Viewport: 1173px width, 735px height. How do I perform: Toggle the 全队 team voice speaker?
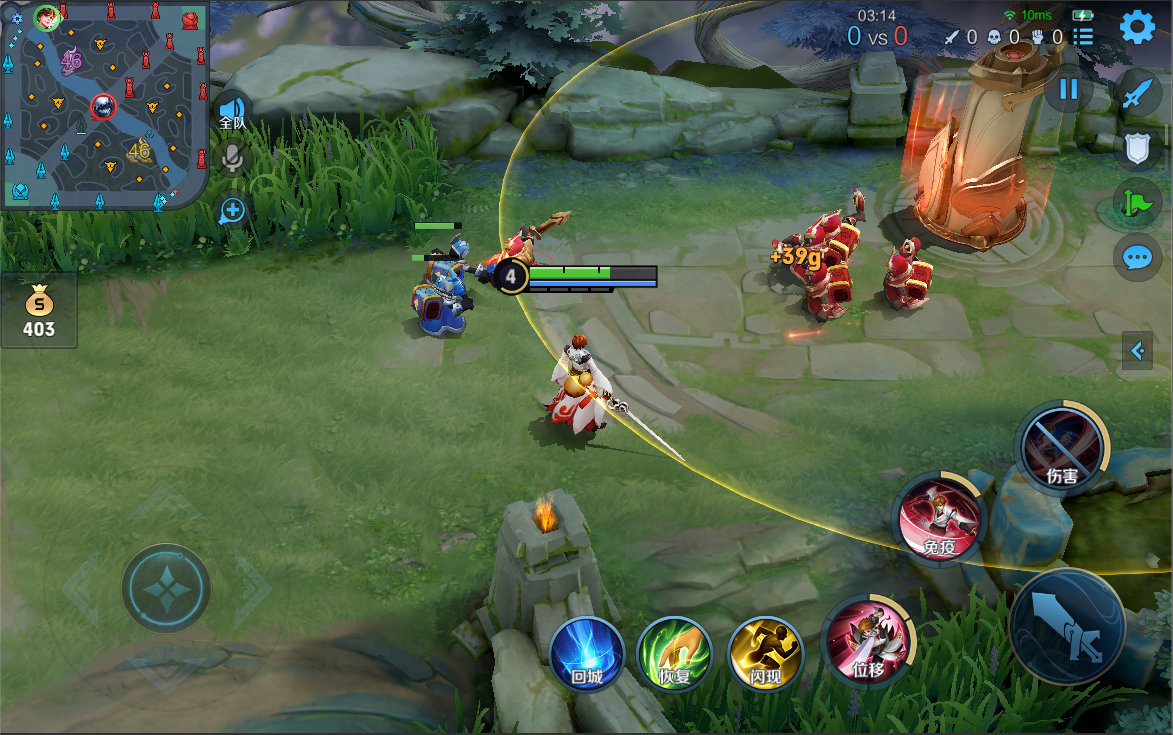232,111
